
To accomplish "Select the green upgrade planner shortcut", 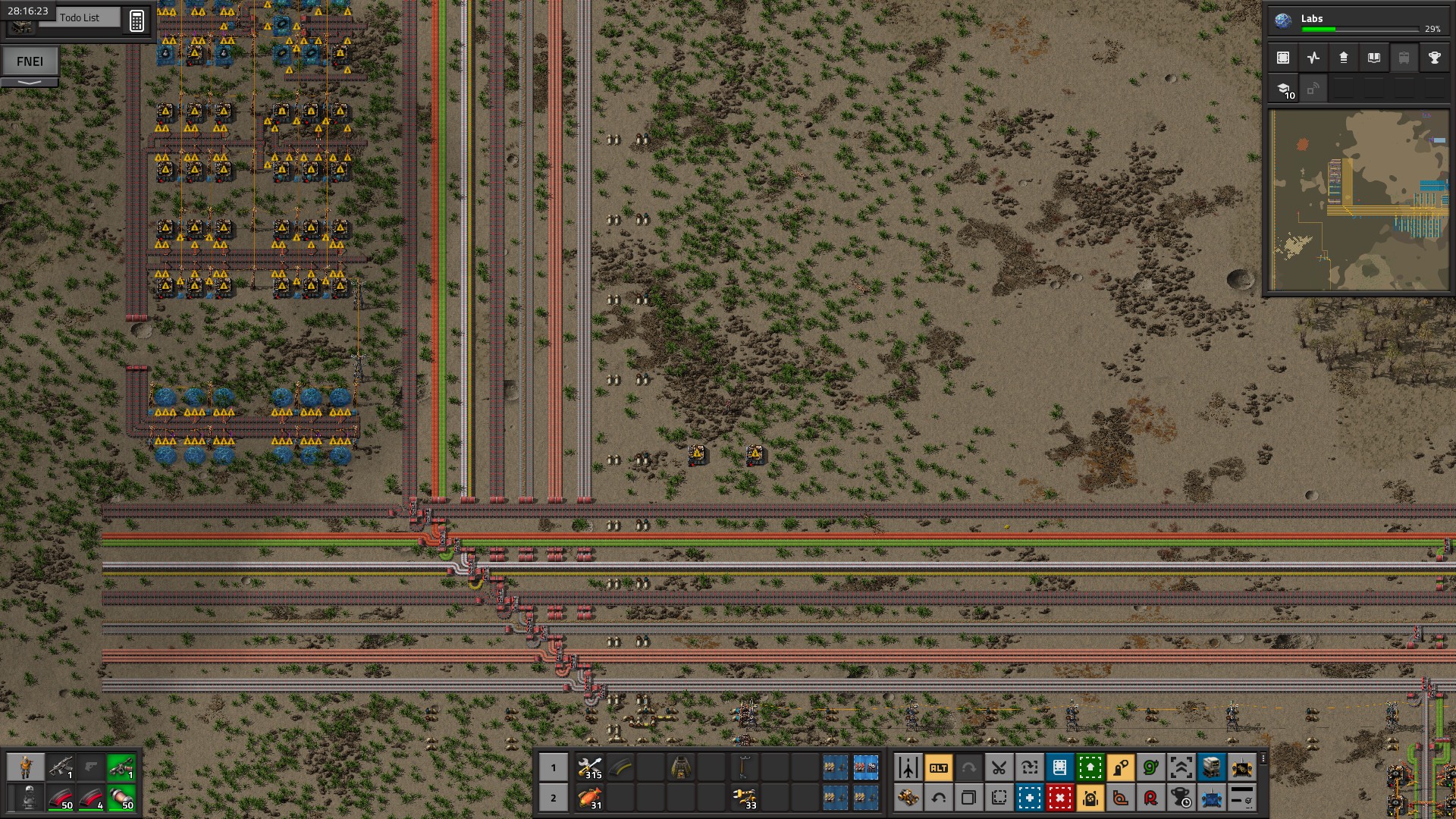I will click(1090, 767).
